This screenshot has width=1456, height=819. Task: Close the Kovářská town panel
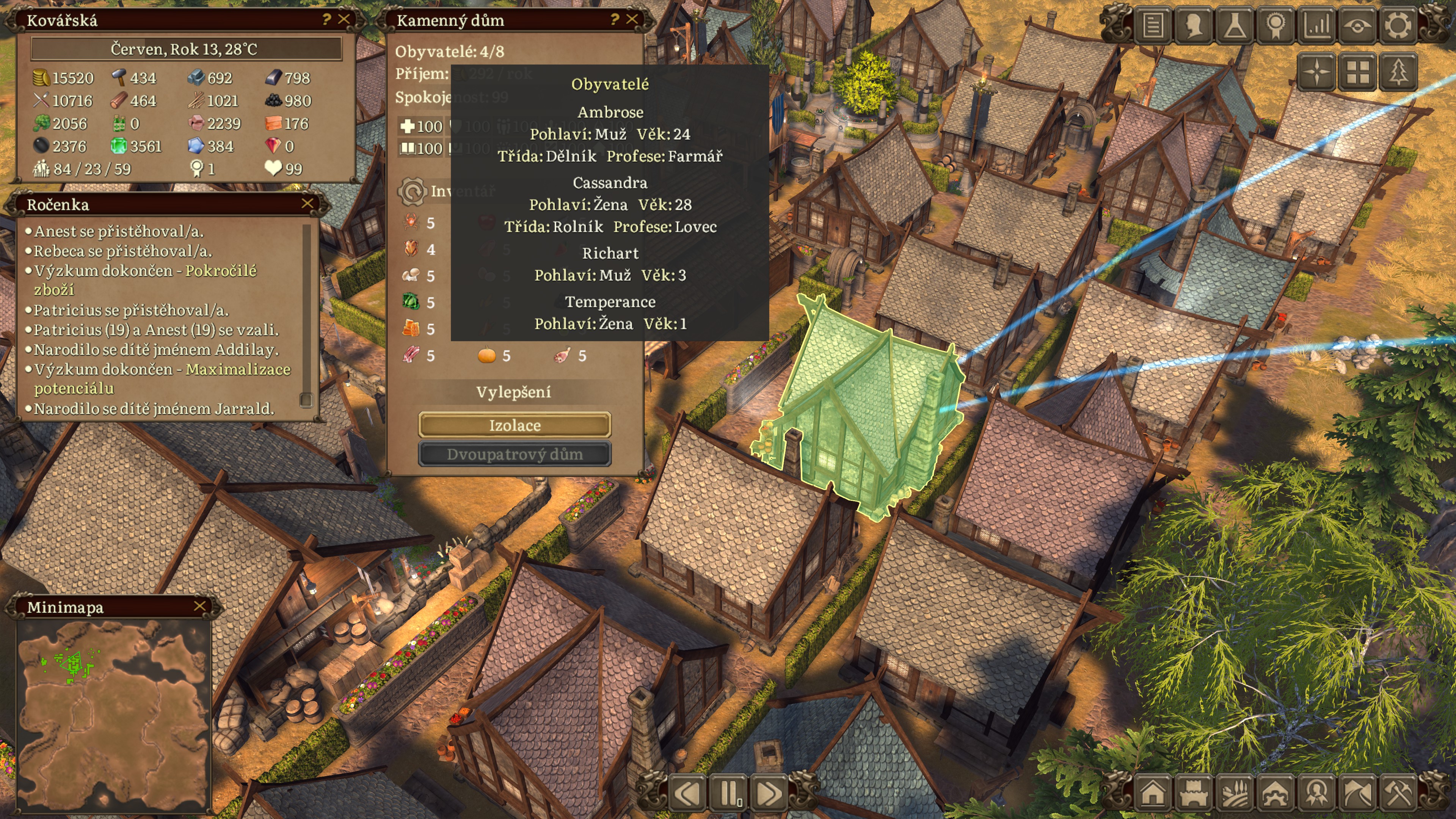pyautogui.click(x=344, y=19)
